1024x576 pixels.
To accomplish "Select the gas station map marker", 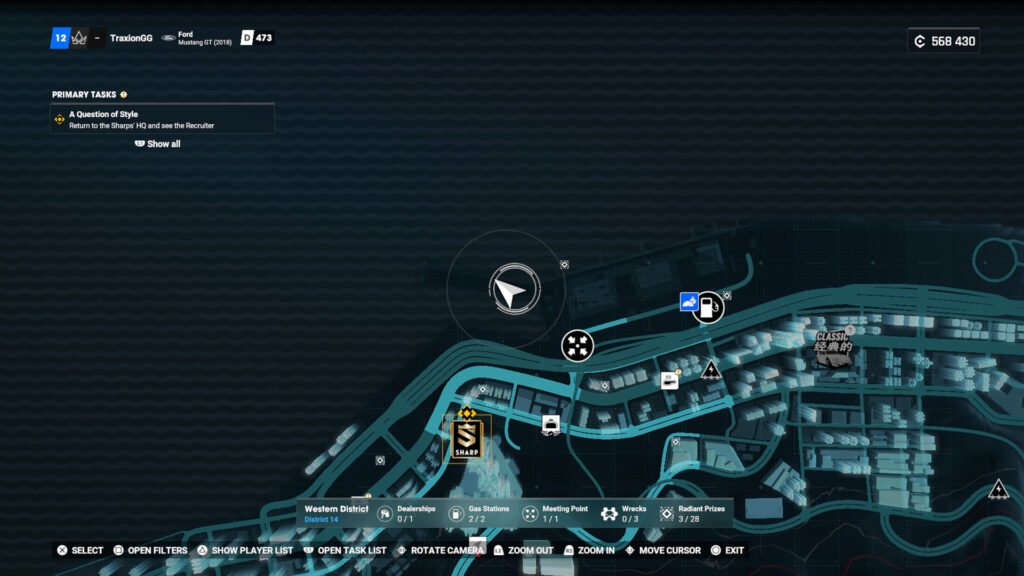I will pyautogui.click(x=708, y=306).
